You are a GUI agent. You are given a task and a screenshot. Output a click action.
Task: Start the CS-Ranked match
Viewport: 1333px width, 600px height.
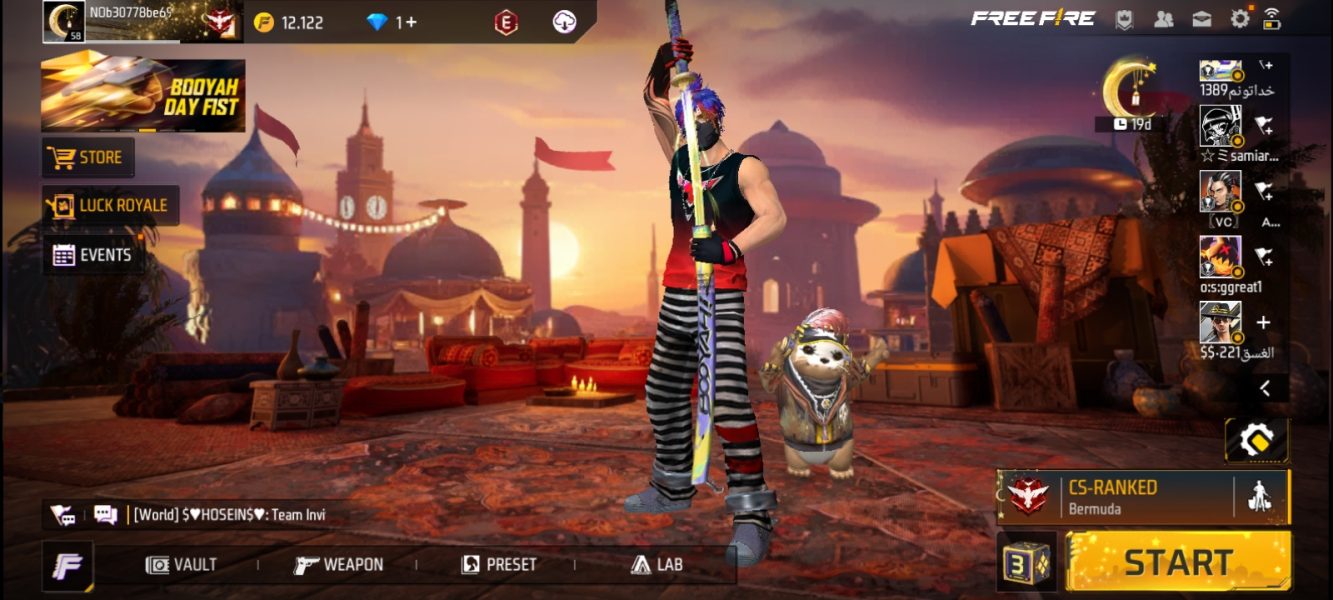[x=1178, y=561]
